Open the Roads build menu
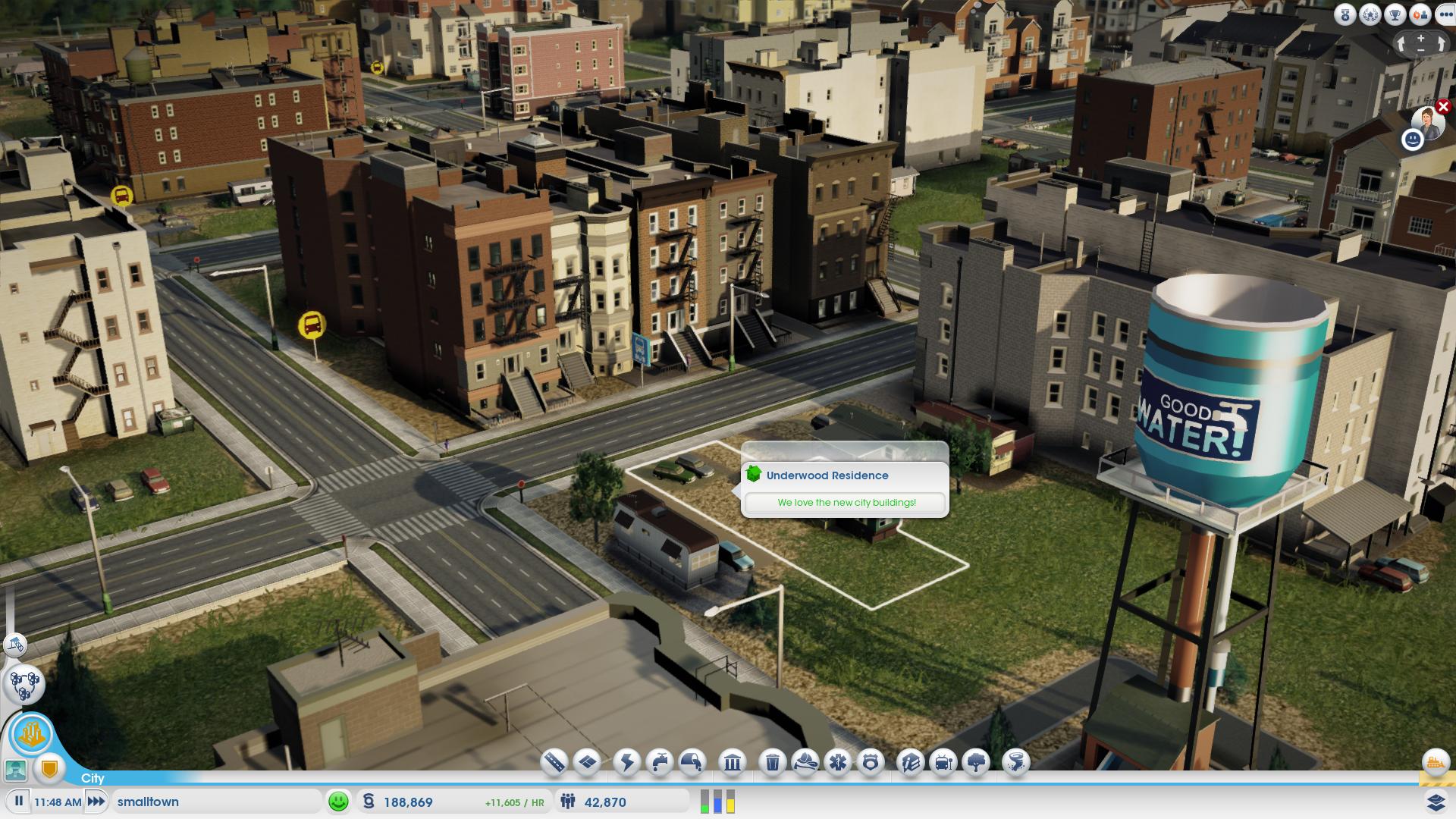 (x=554, y=761)
